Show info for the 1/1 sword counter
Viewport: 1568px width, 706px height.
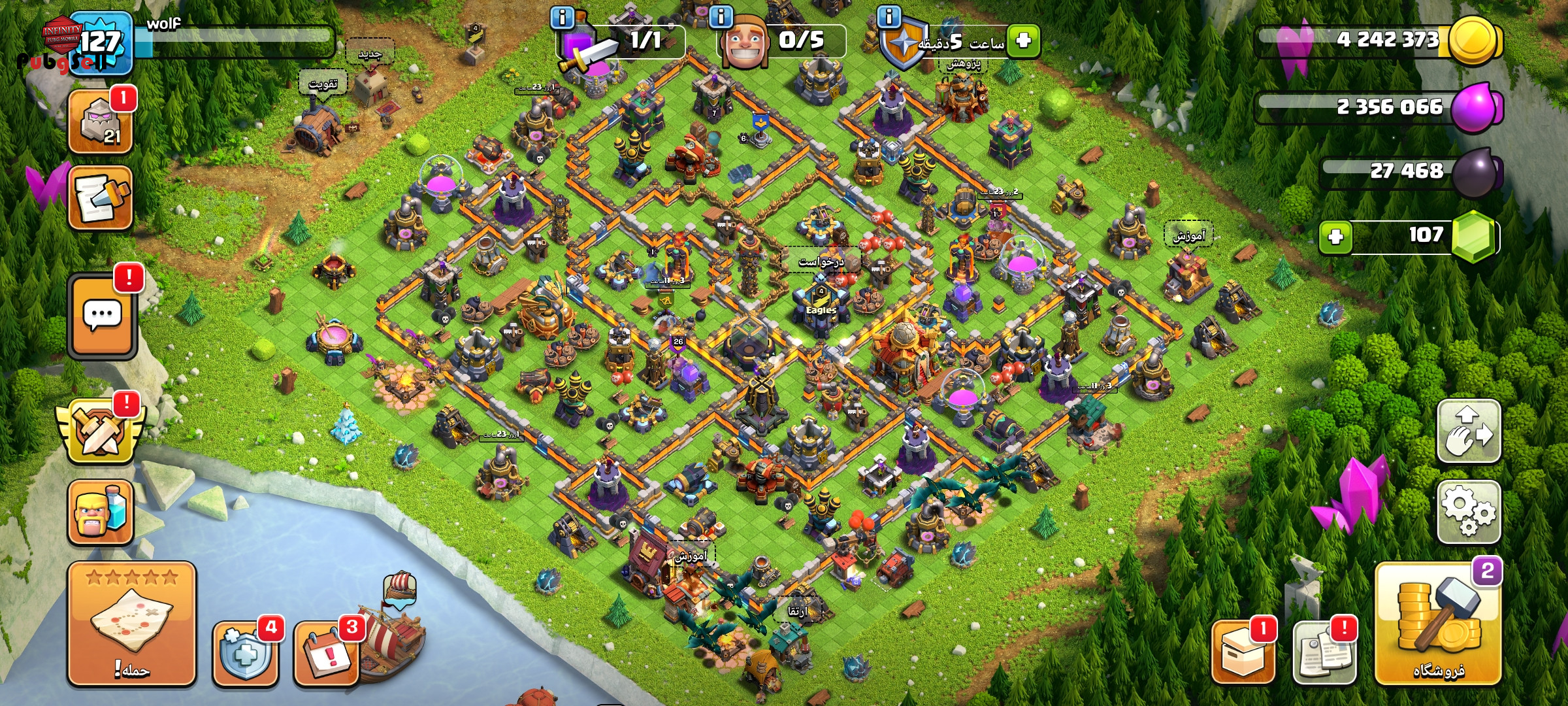(x=563, y=16)
